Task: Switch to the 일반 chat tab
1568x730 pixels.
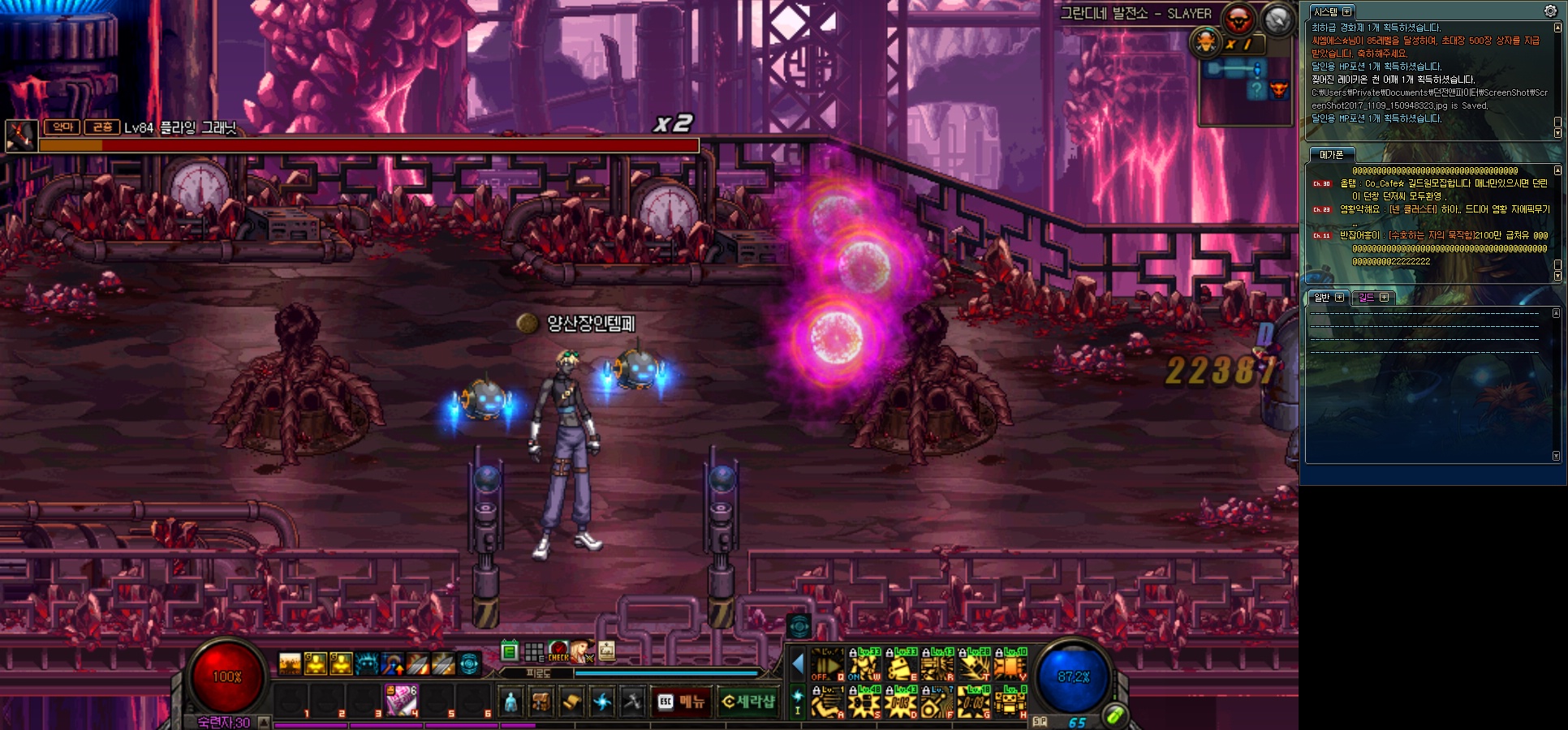Action: pos(1322,298)
